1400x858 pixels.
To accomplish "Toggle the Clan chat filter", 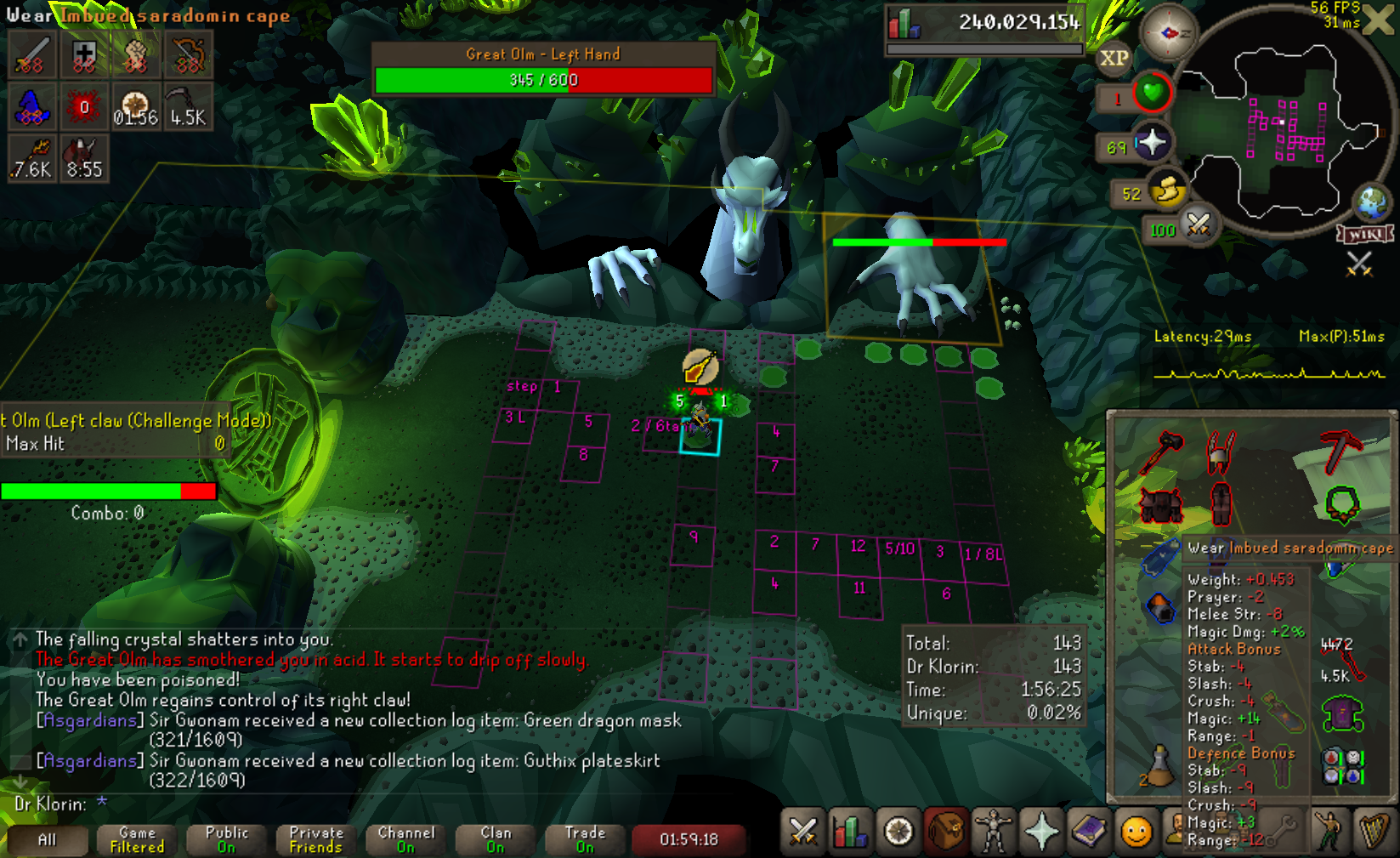I will (496, 839).
